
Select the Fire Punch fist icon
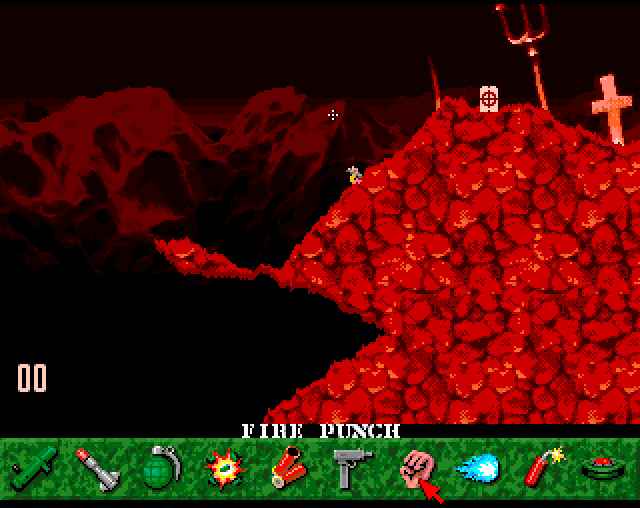click(x=413, y=466)
